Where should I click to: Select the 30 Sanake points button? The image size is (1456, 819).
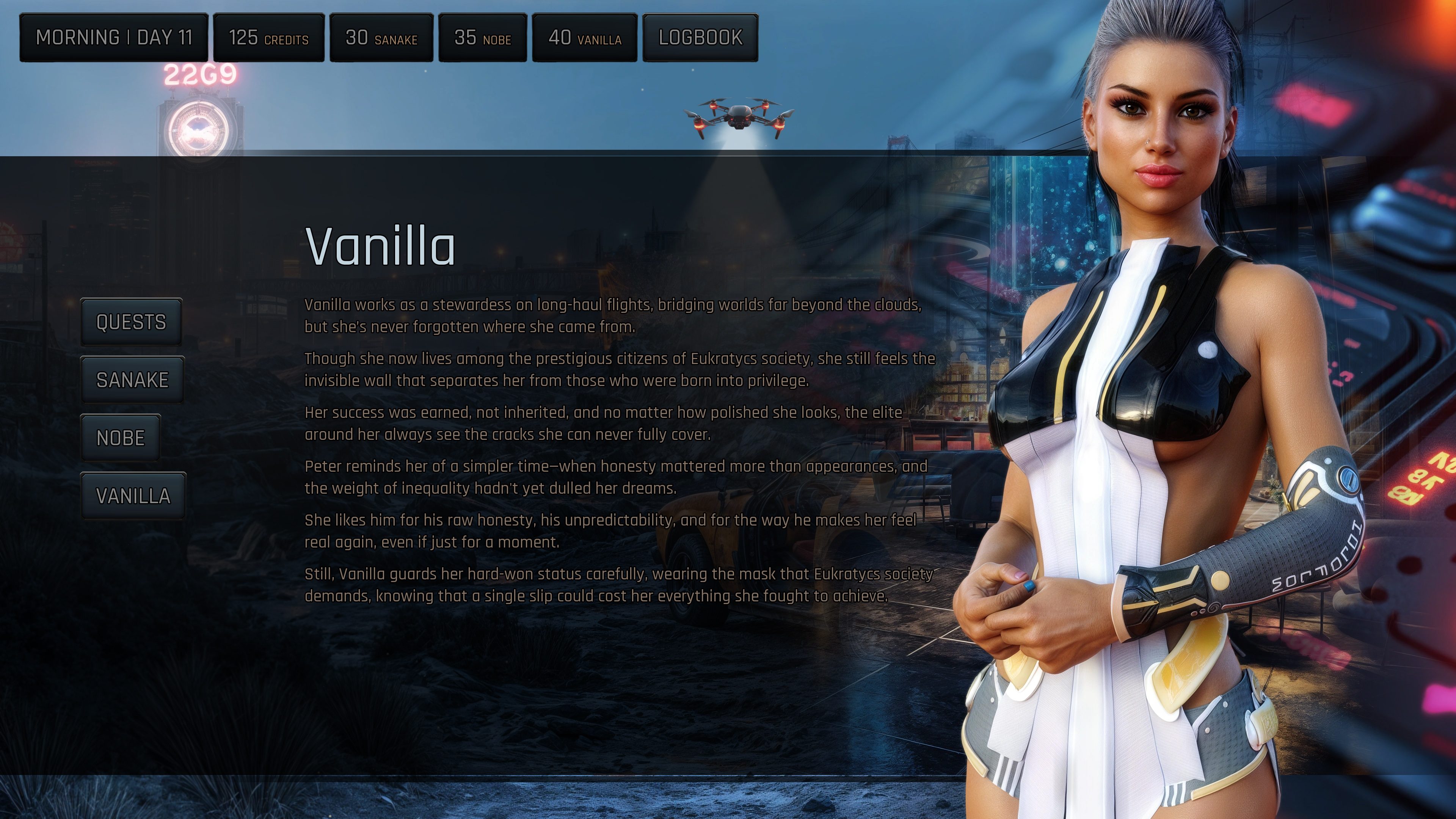pyautogui.click(x=381, y=38)
